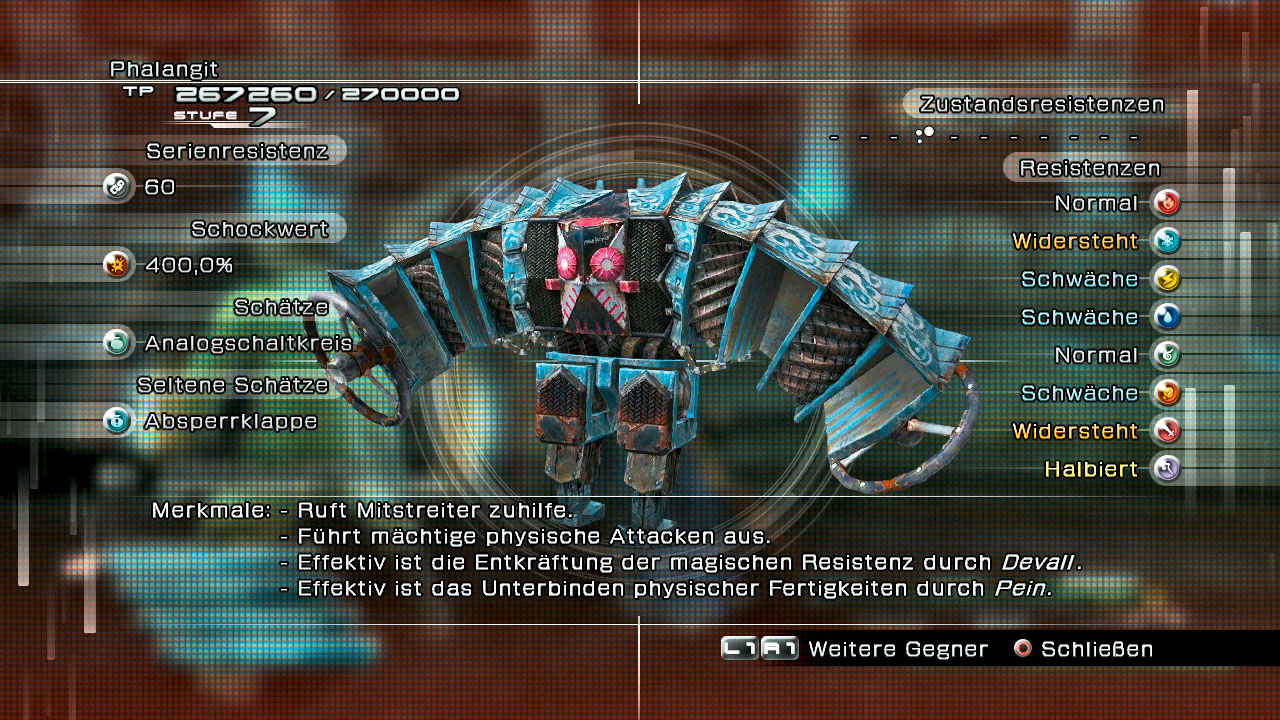Image resolution: width=1280 pixels, height=720 pixels.
Task: Close the enemy info with Schließen
Action: (x=1083, y=649)
